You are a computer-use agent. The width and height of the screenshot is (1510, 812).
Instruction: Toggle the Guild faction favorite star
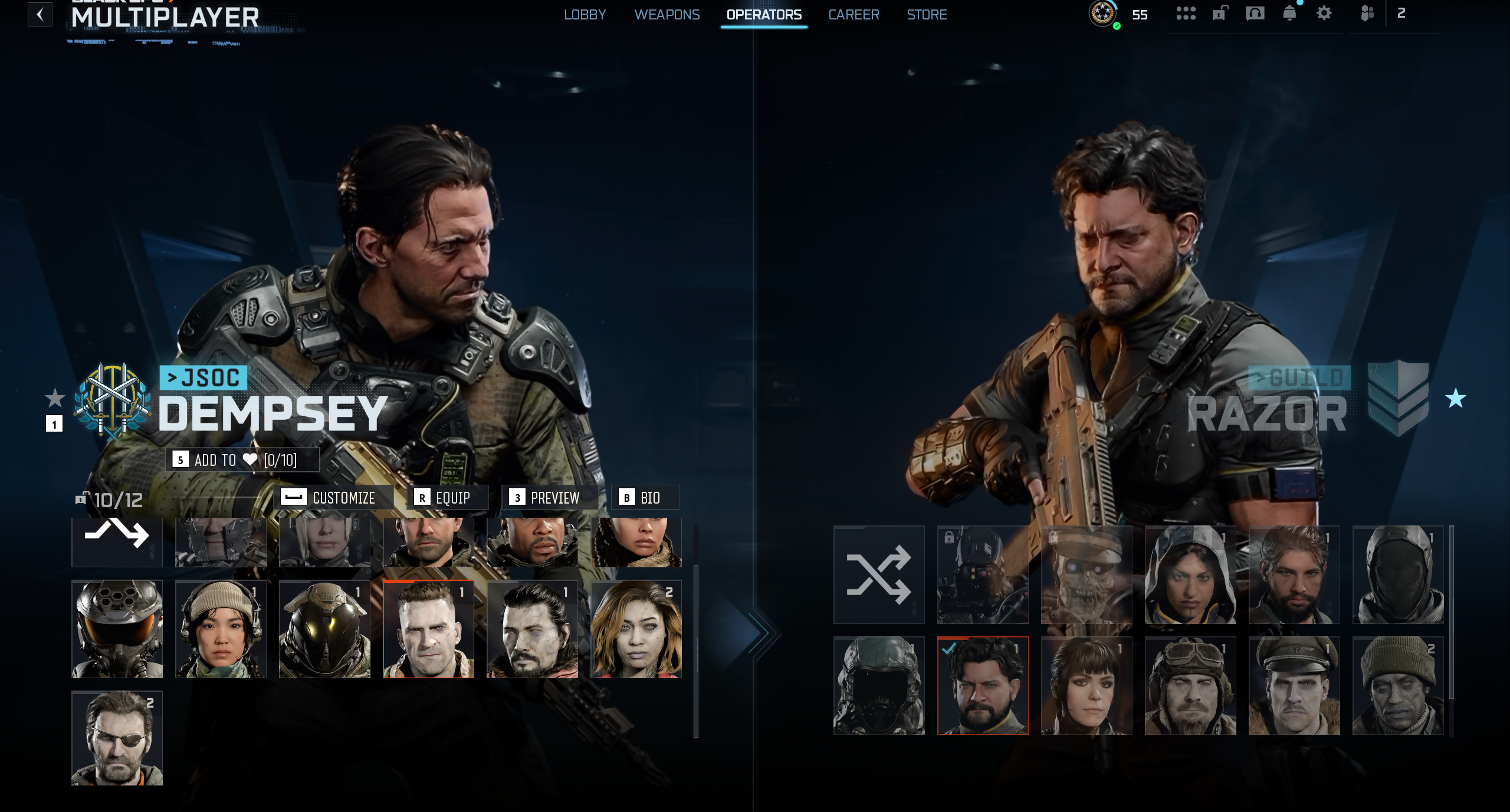coord(1456,399)
